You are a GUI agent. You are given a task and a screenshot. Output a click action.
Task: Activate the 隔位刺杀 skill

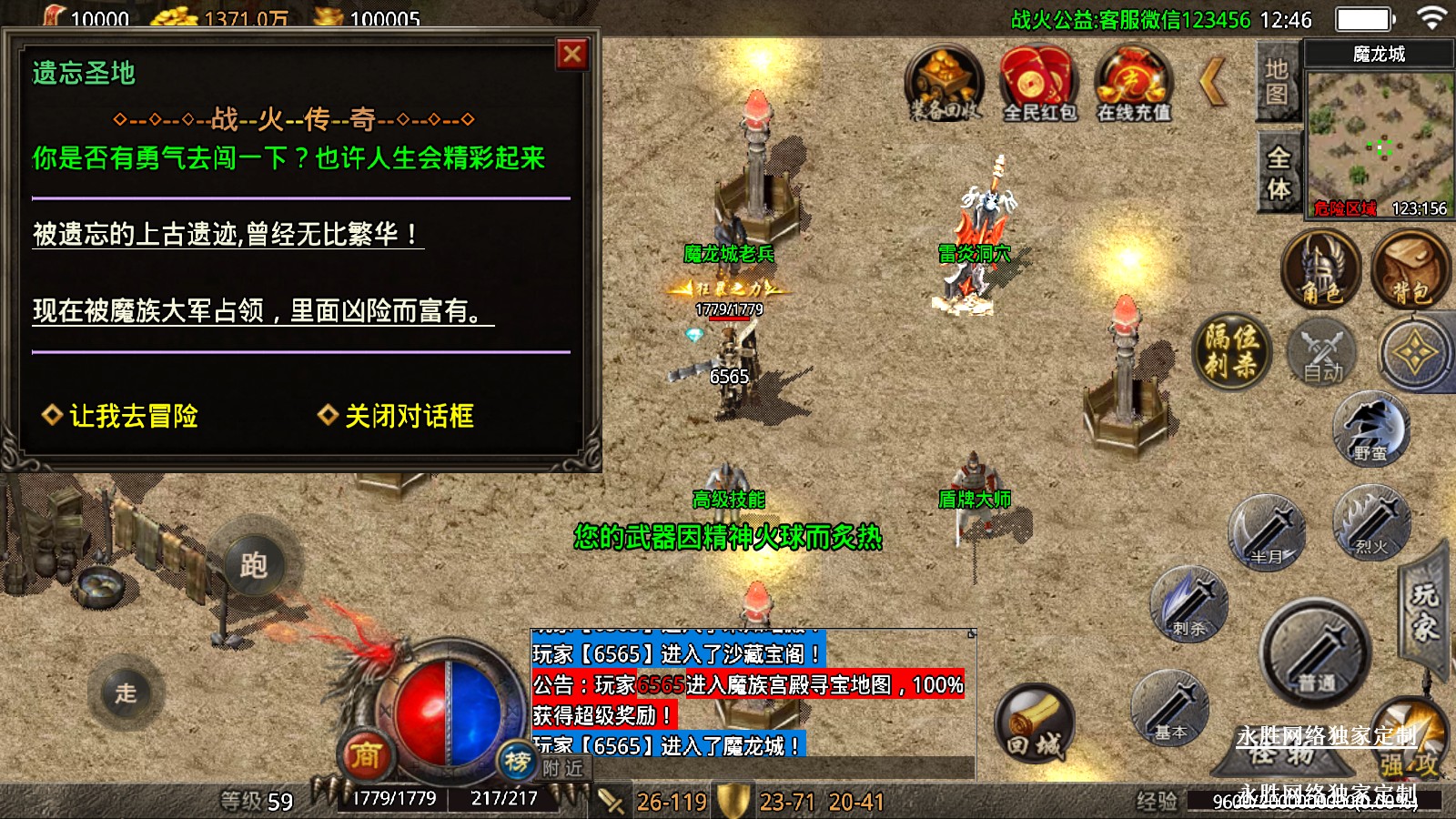(x=1231, y=350)
